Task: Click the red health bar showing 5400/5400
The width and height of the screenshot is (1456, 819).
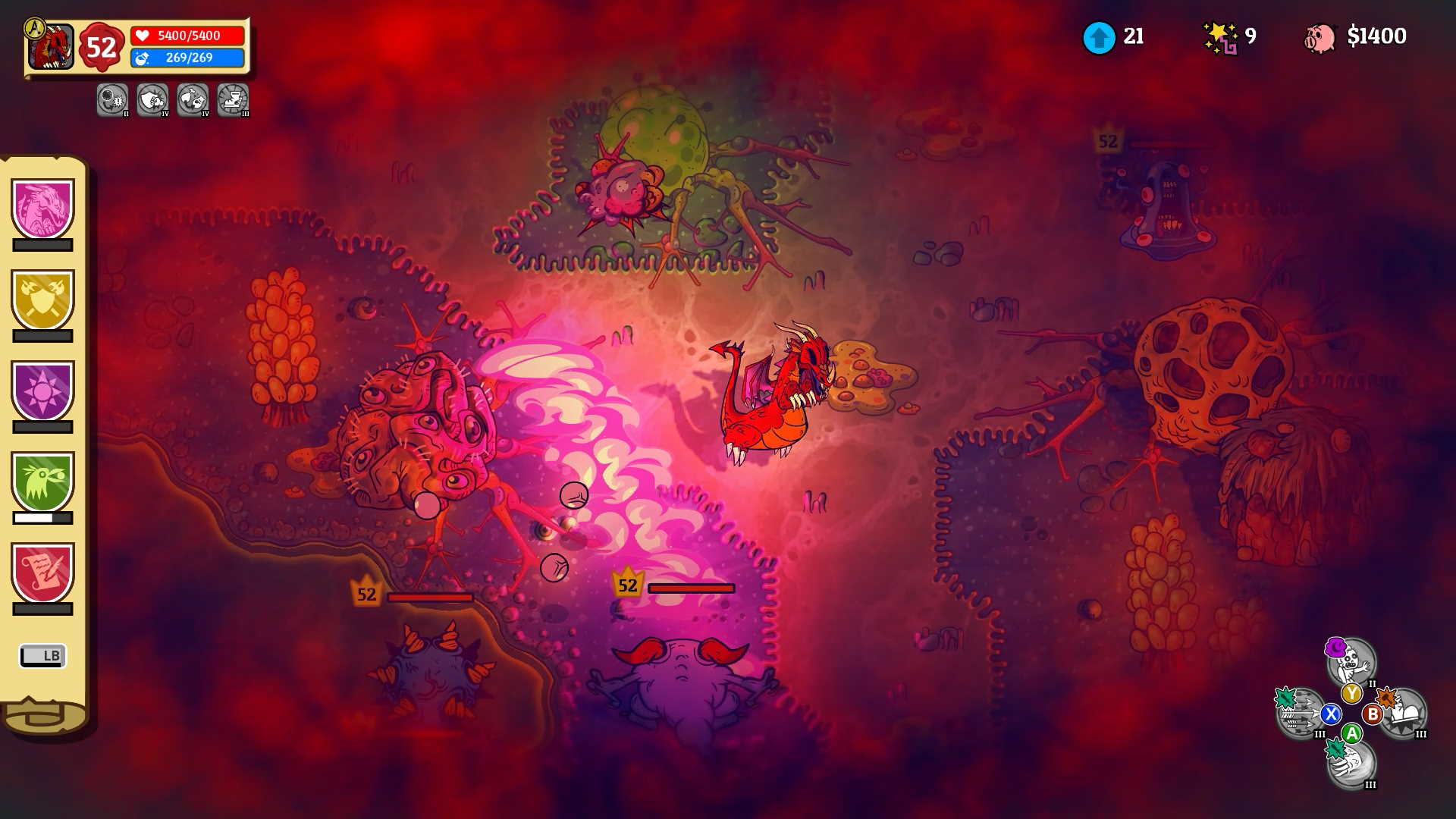Action: (188, 34)
